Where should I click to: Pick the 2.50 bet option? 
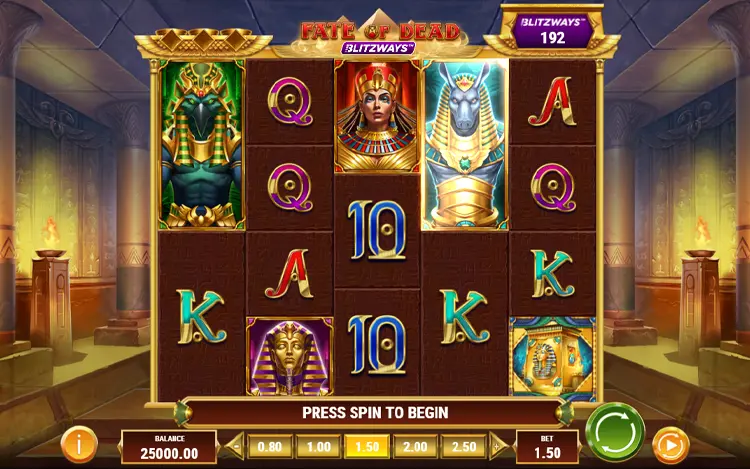(465, 446)
